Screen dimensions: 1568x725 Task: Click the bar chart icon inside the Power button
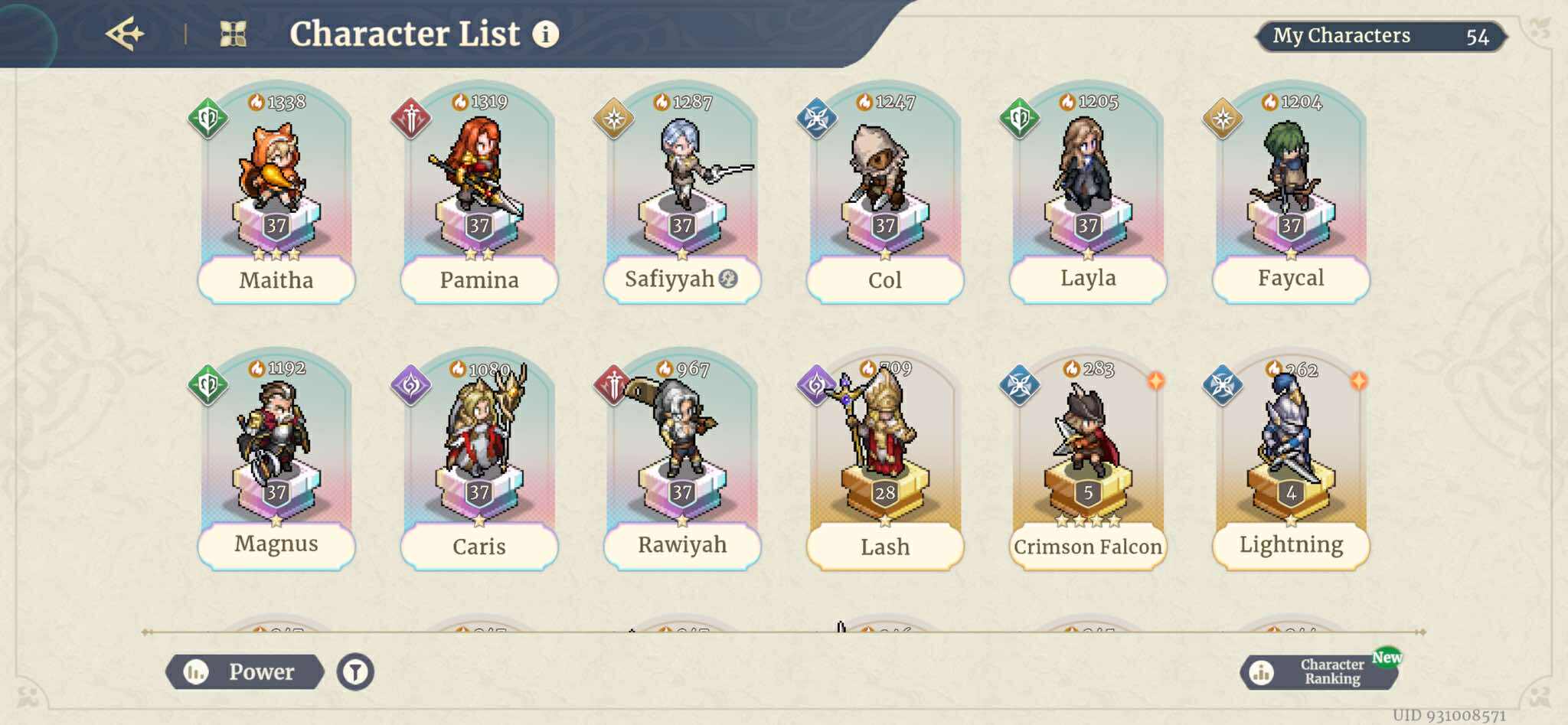point(198,671)
